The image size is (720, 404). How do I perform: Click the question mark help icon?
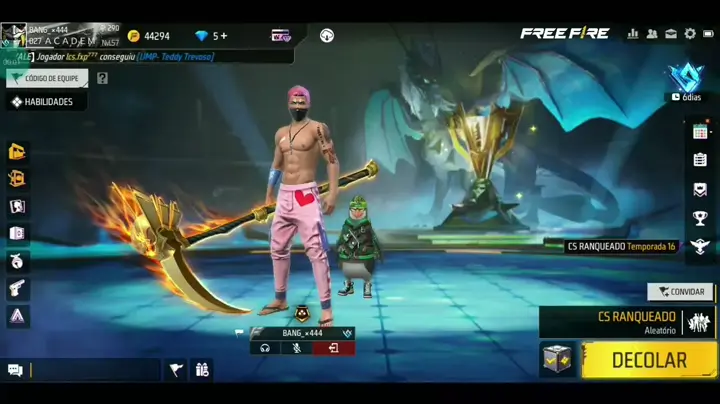coord(101,78)
